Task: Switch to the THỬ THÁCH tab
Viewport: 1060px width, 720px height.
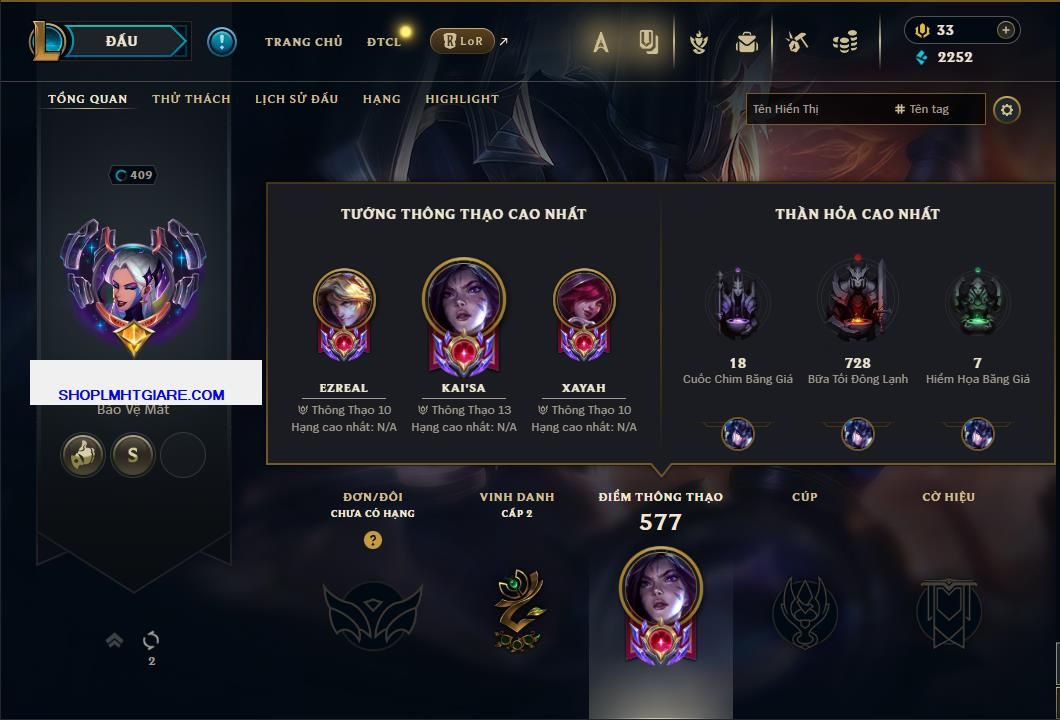Action: (x=191, y=99)
